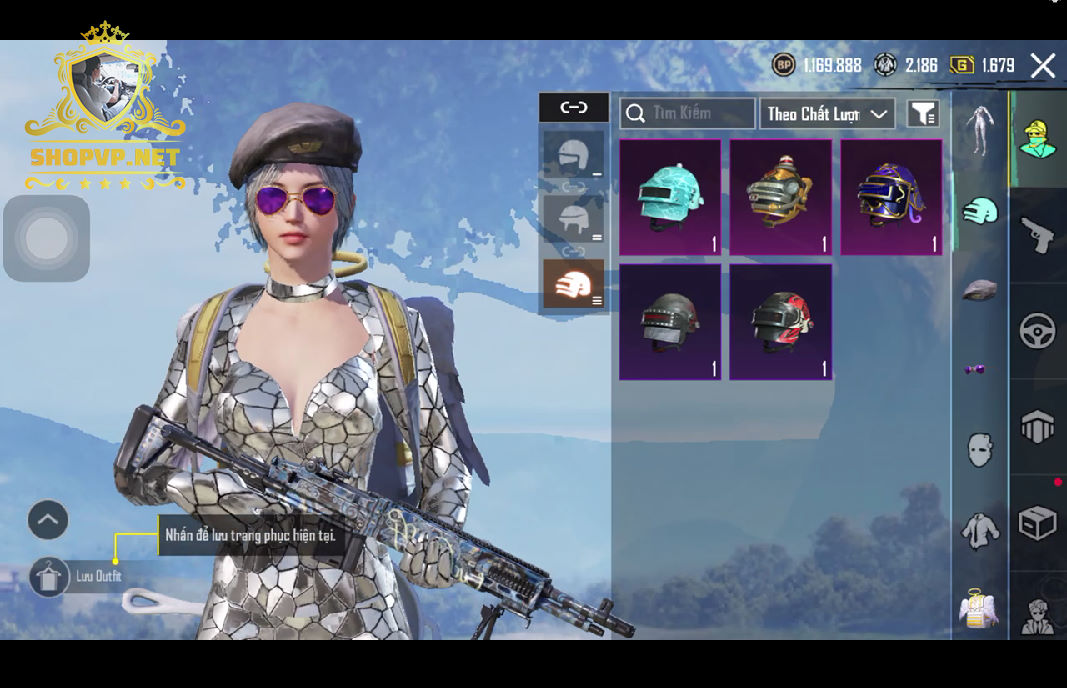Select the gray helmet with red visor
This screenshot has height=688, width=1067.
click(670, 322)
